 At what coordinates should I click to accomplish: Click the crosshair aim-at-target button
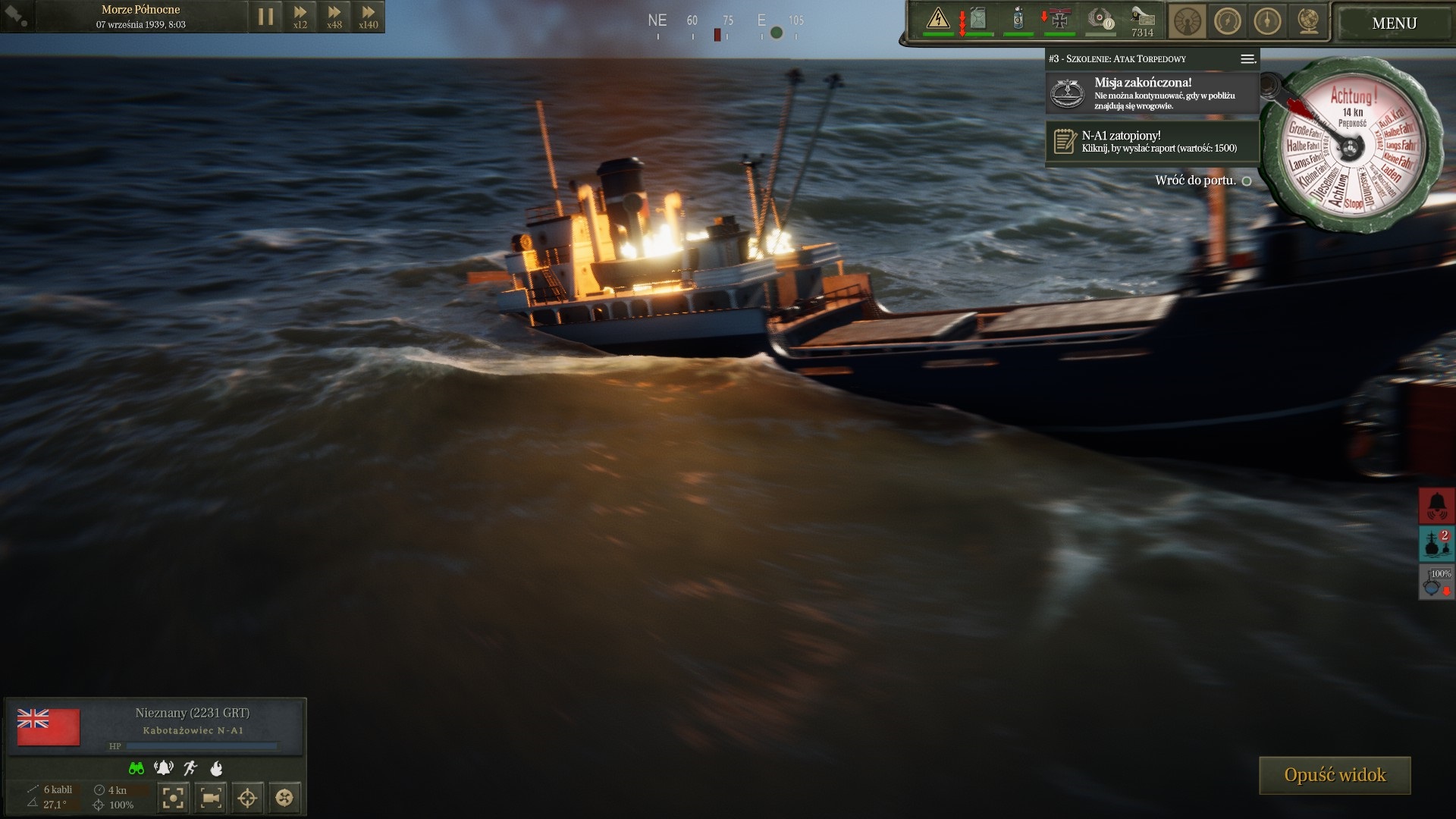(247, 797)
